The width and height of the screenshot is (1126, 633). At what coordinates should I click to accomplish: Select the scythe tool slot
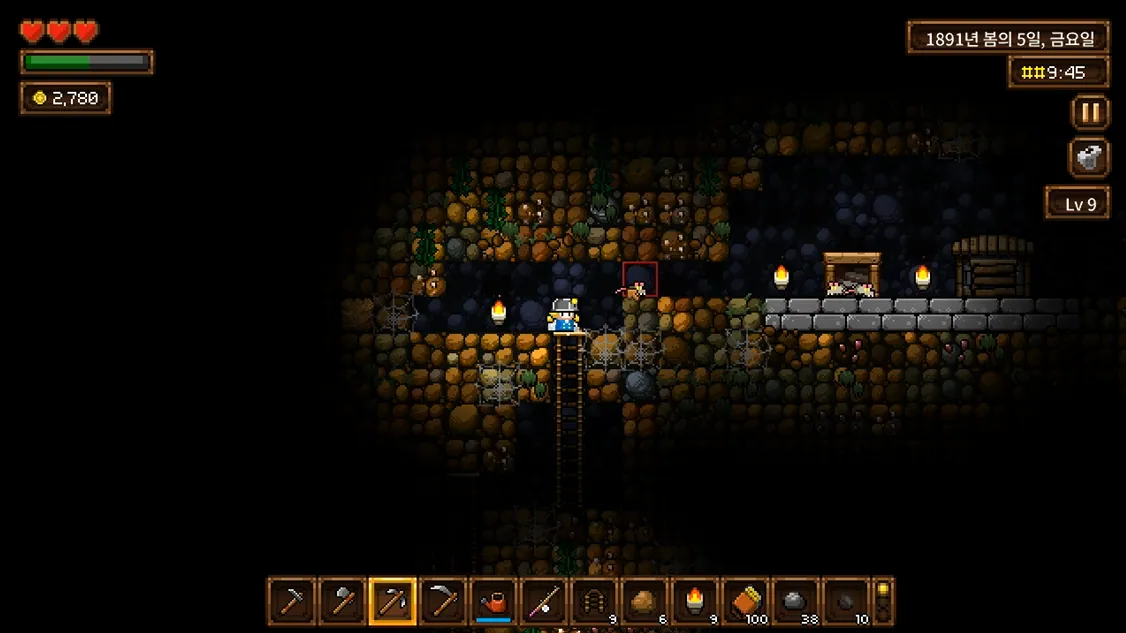pyautogui.click(x=443, y=602)
